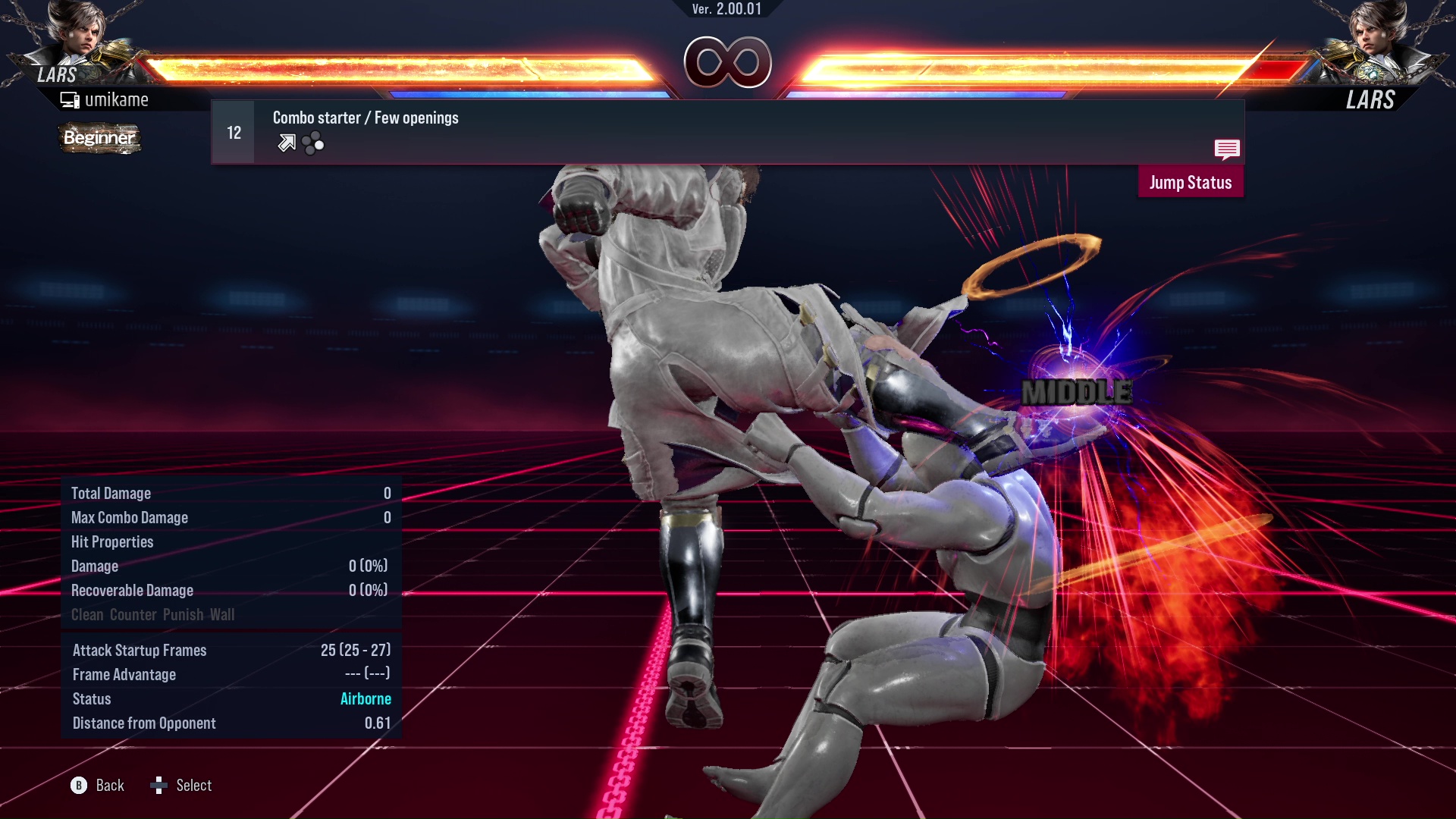Image resolution: width=1456 pixels, height=819 pixels.
Task: Click the Jump Status tag
Action: click(x=1190, y=183)
